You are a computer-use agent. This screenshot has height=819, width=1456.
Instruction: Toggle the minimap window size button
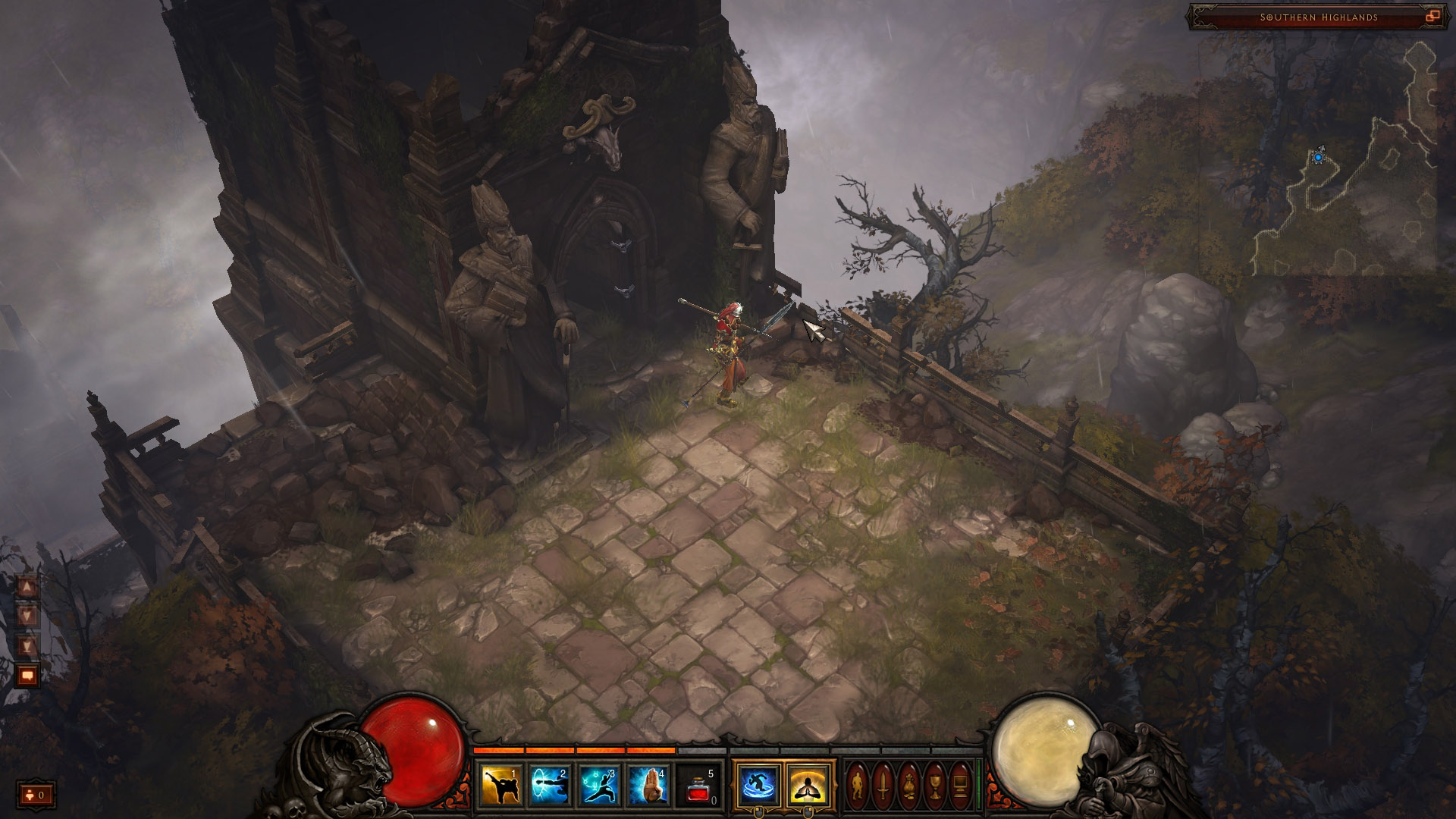[x=1432, y=17]
